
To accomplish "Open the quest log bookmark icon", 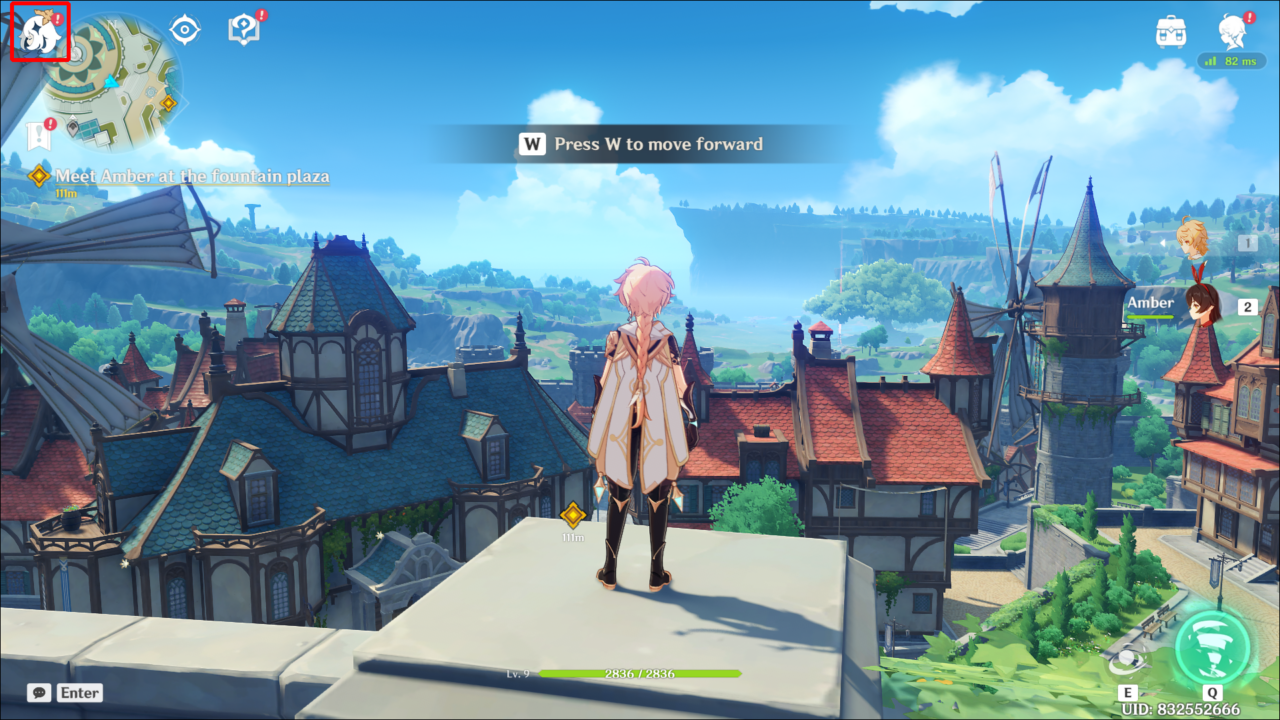I will tap(38, 134).
